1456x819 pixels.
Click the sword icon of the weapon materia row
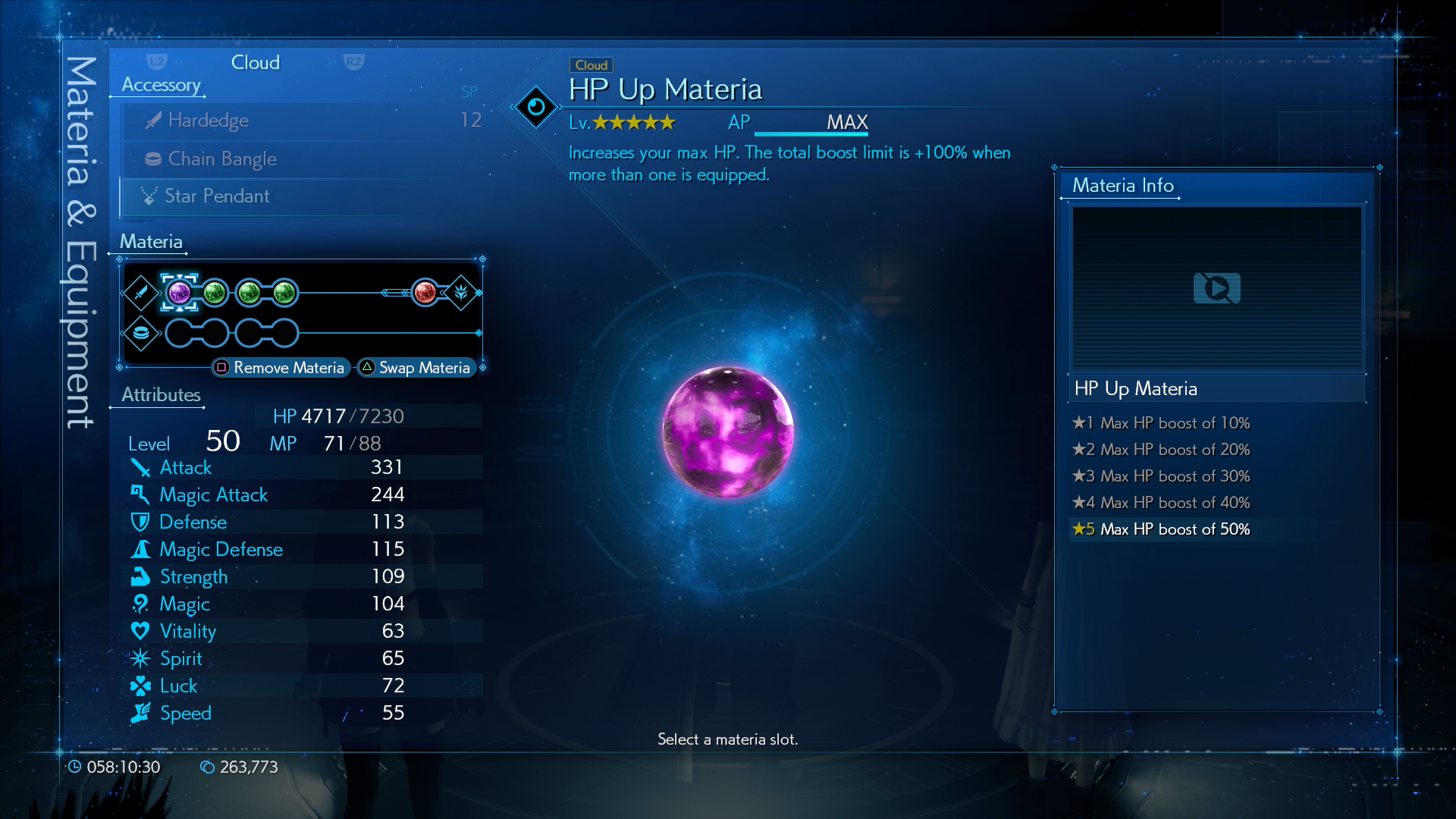point(141,293)
